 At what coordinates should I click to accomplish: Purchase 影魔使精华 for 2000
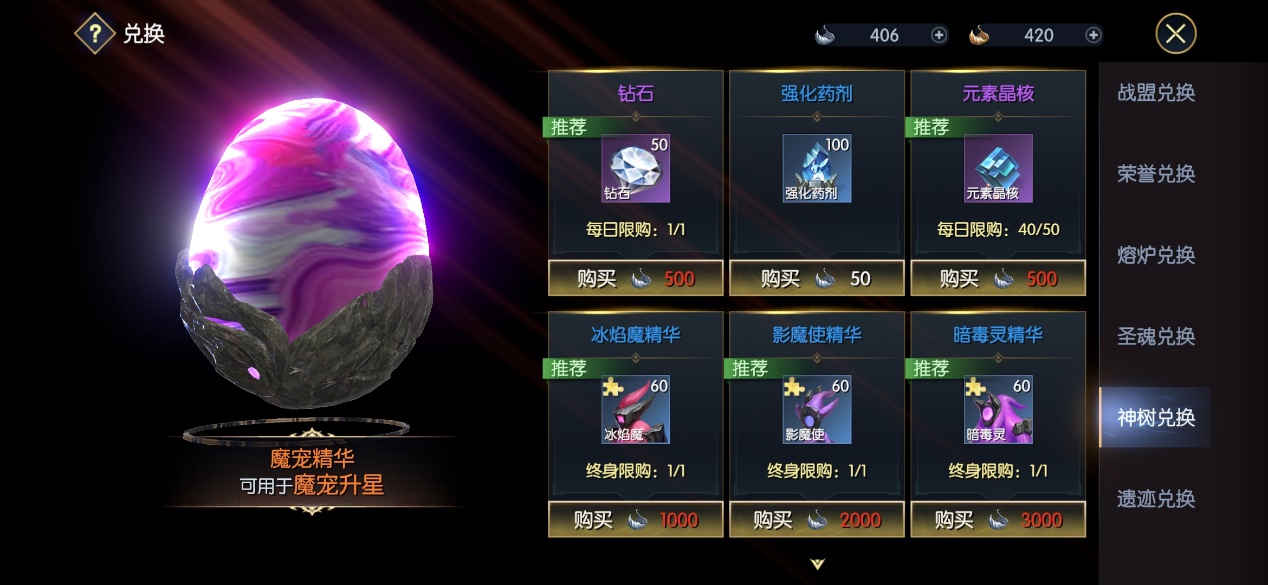pos(817,519)
